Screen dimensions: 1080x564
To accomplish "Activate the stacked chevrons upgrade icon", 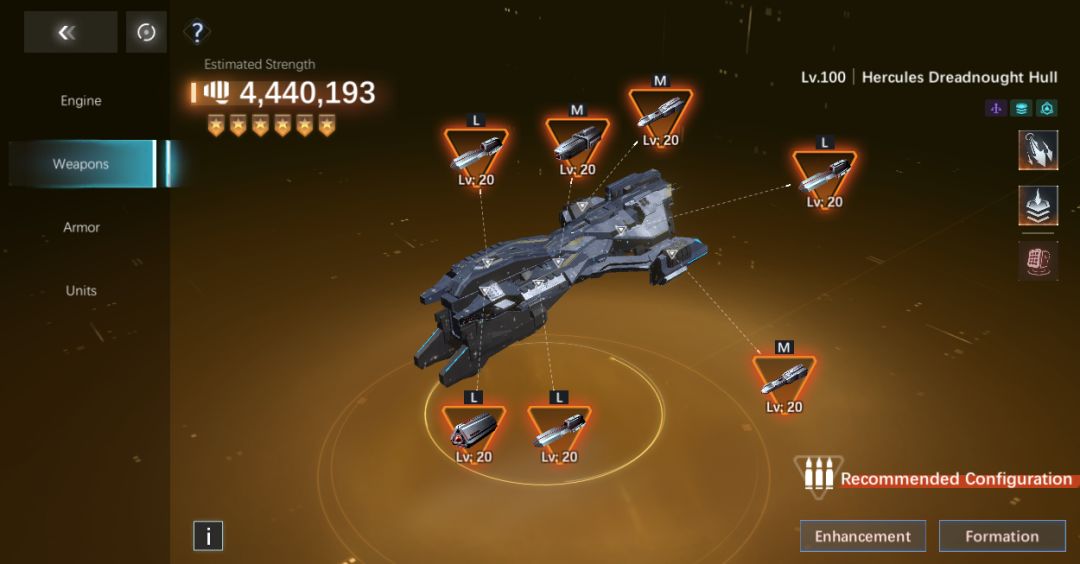I will (x=1038, y=205).
